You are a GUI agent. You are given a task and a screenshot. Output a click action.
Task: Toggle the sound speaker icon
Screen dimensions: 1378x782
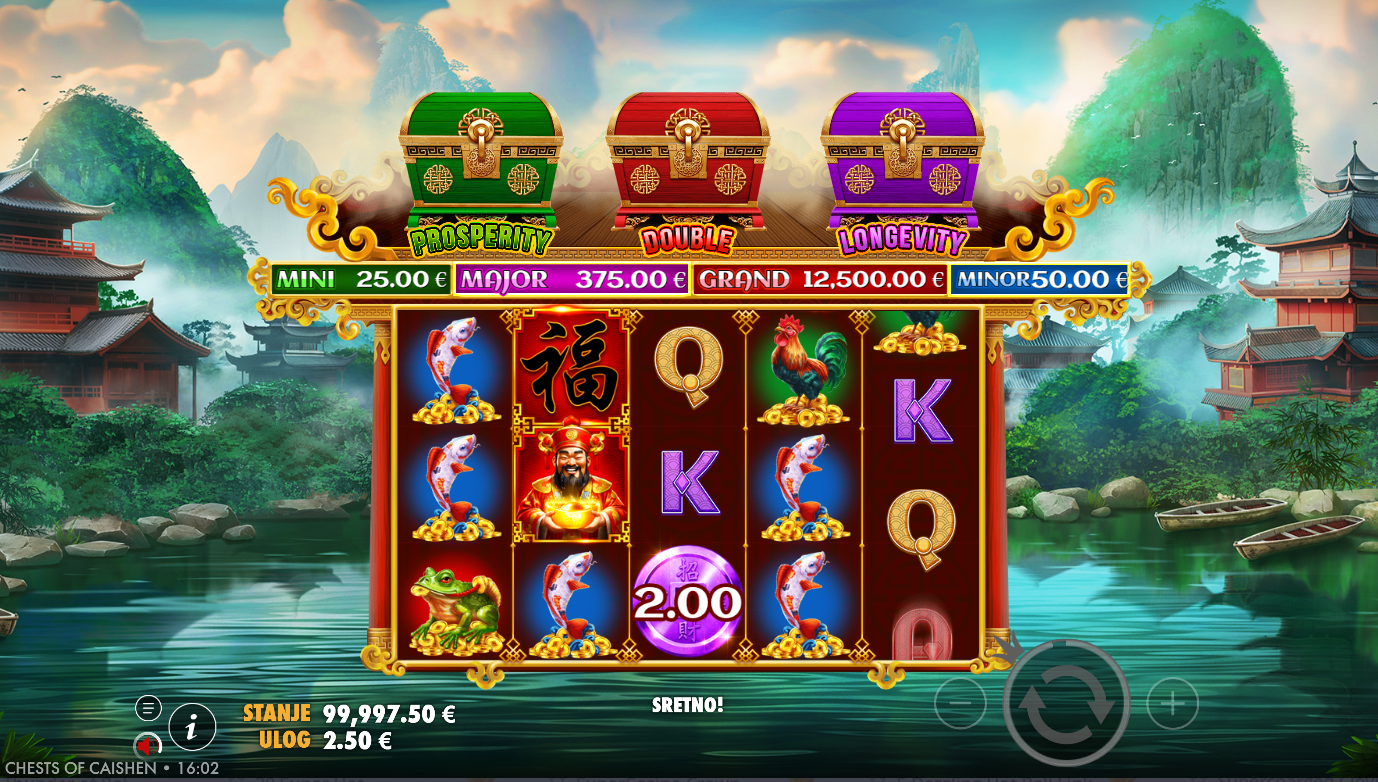click(x=148, y=745)
